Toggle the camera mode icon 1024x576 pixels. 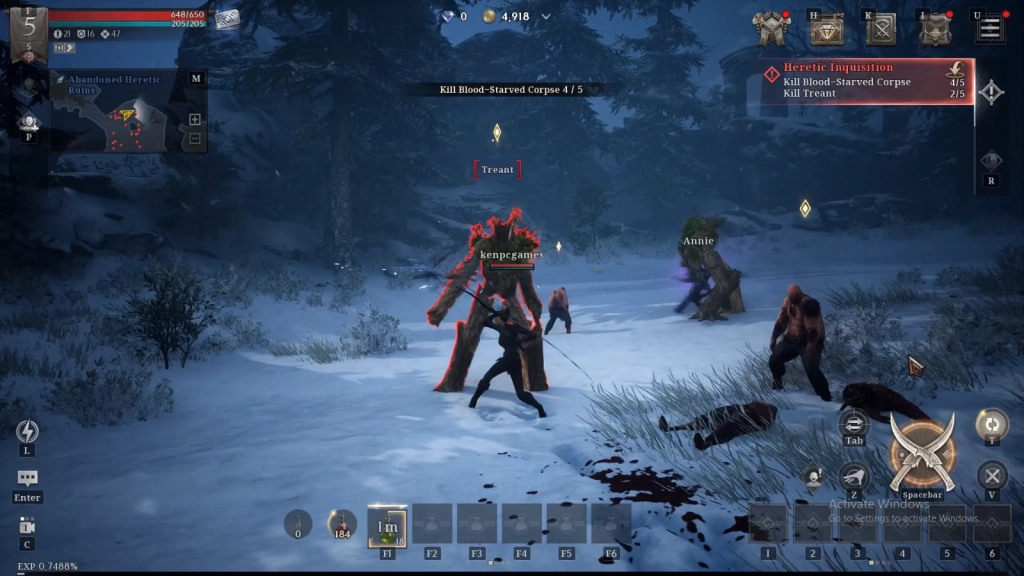27,526
